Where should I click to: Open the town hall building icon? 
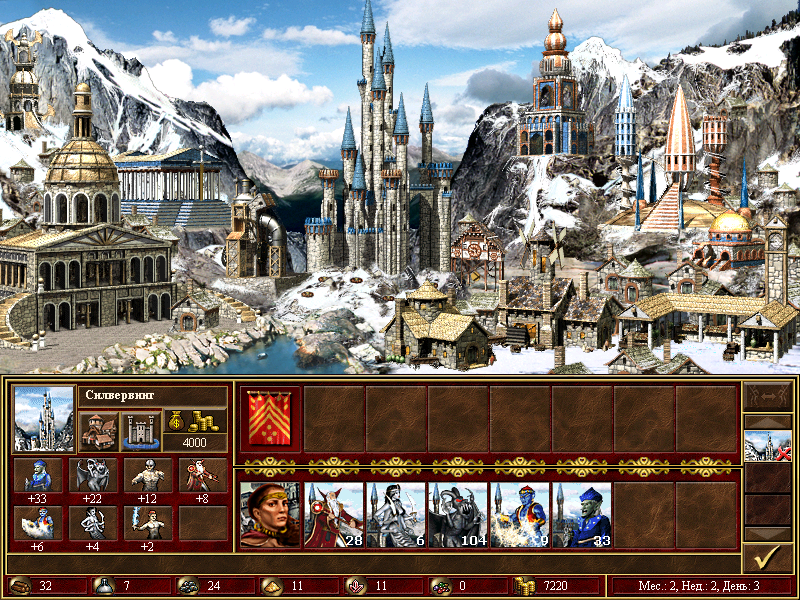pyautogui.click(x=97, y=431)
